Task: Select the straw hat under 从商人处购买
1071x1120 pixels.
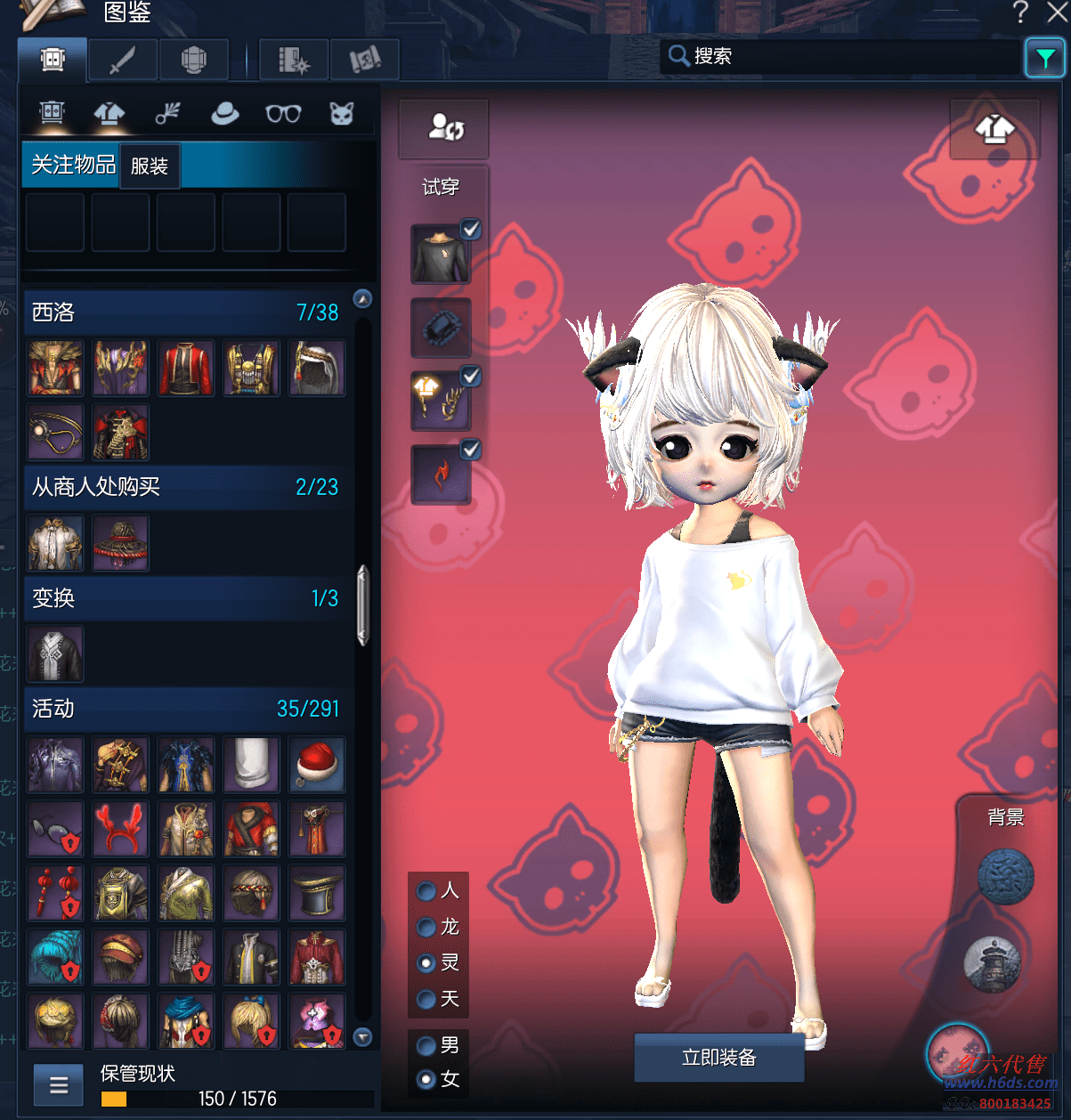Action: click(121, 543)
